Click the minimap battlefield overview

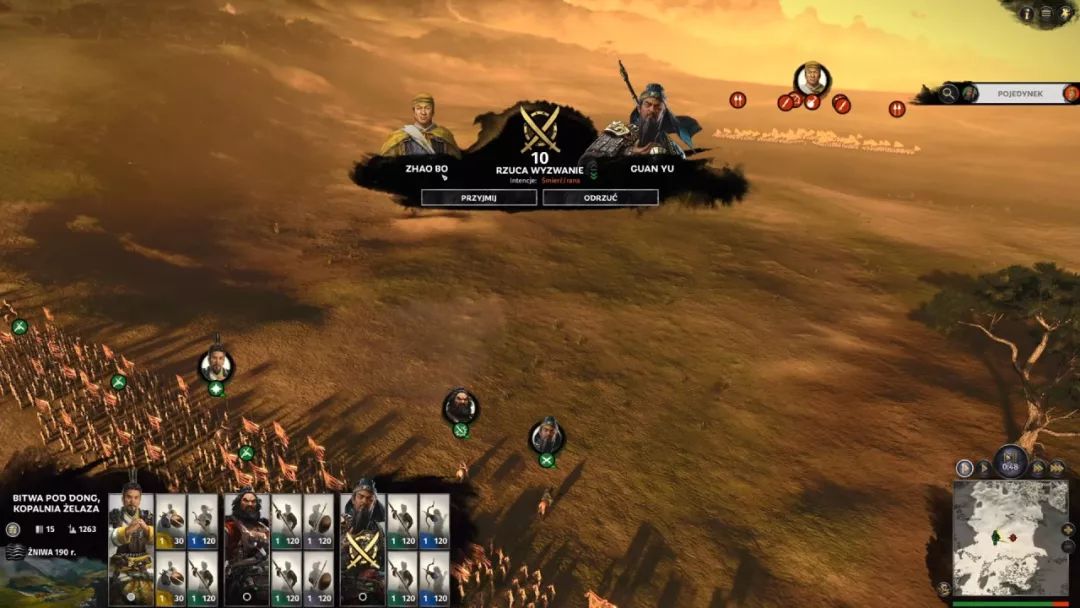[x=1010, y=540]
